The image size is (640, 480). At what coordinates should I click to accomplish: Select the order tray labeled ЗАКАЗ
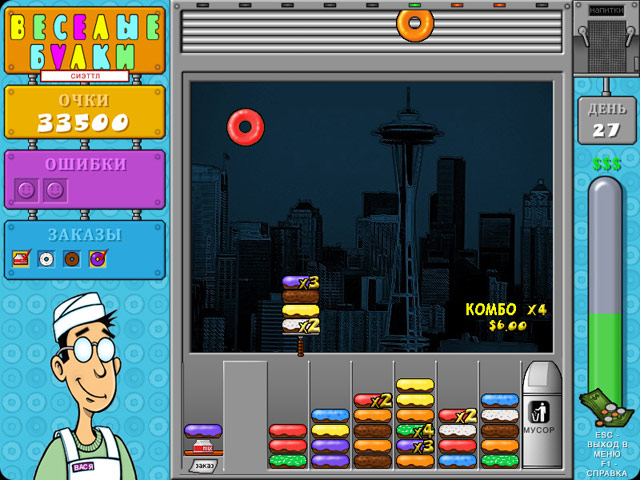click(203, 463)
